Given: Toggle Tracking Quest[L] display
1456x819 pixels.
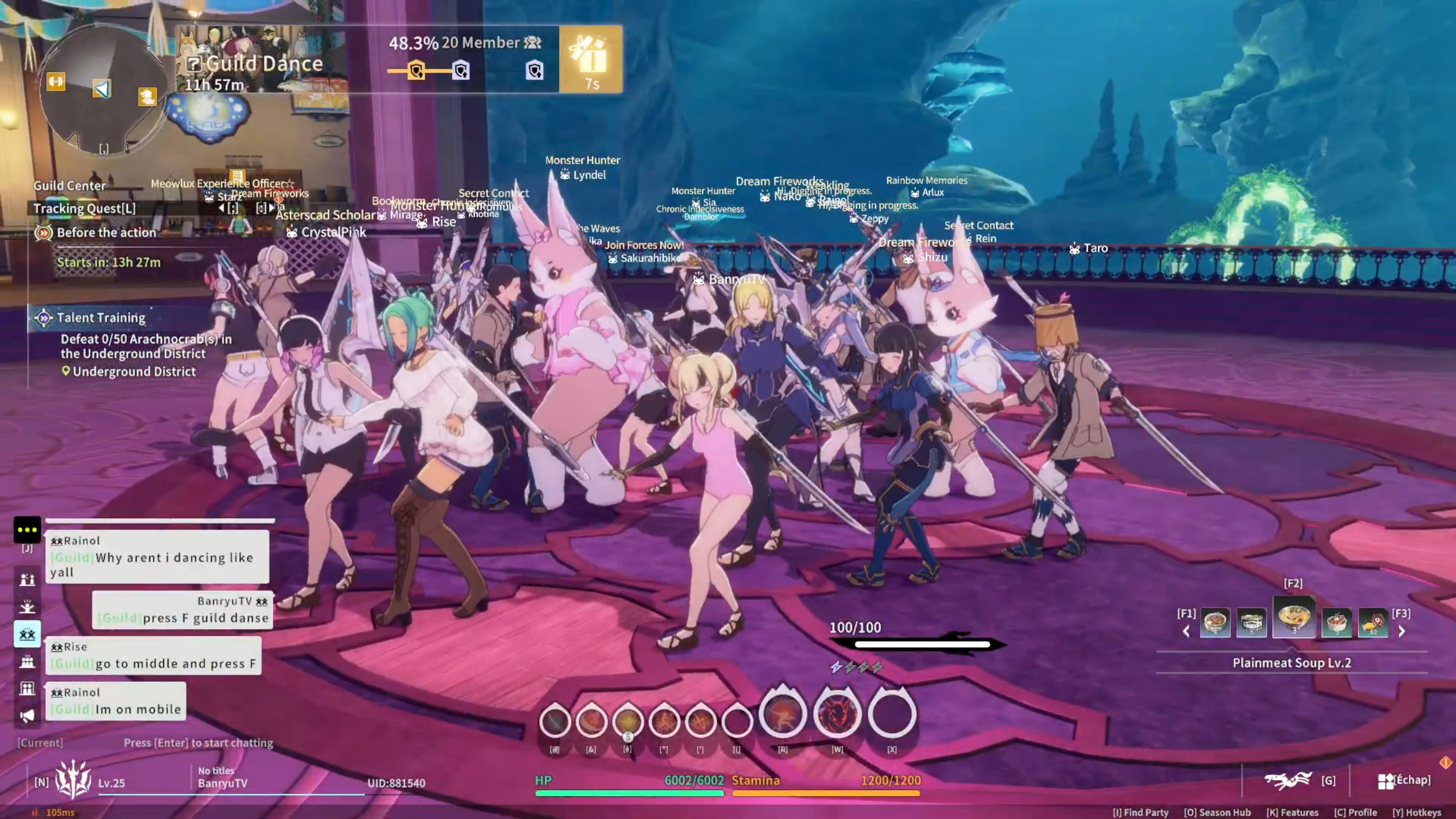Looking at the screenshot, I should click(84, 208).
